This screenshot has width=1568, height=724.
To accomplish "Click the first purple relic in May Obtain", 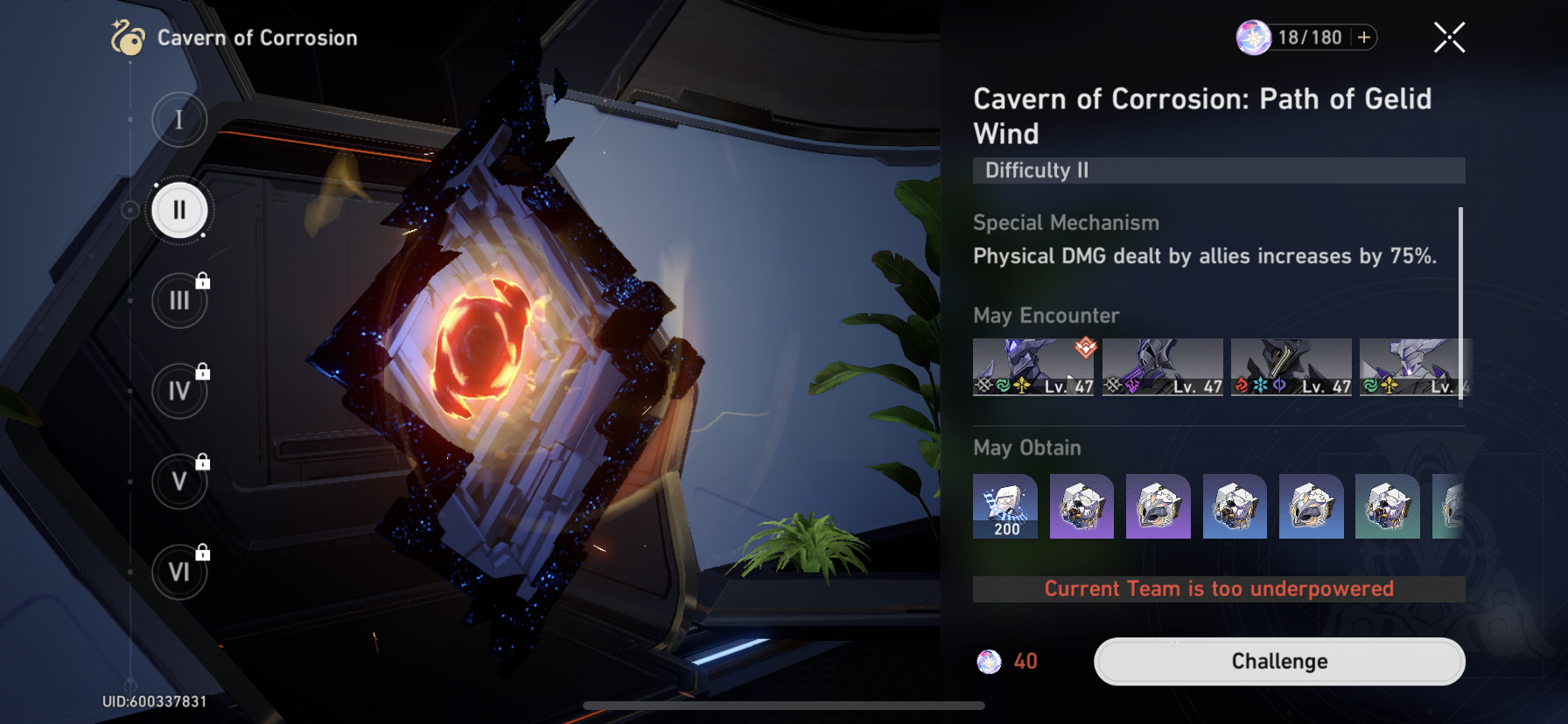I will (1081, 507).
